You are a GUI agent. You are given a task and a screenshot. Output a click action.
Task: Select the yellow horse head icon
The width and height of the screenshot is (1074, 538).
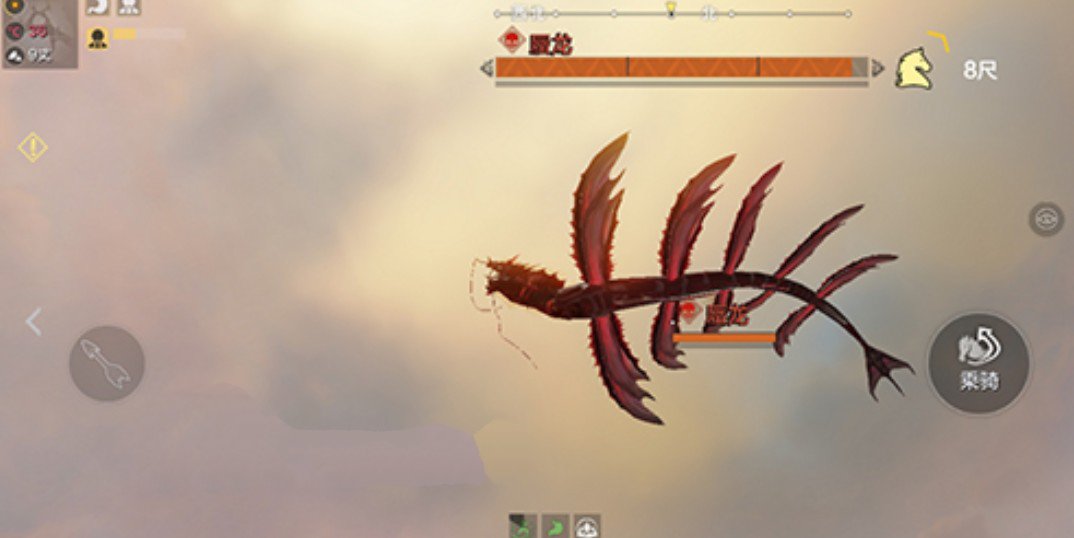913,69
